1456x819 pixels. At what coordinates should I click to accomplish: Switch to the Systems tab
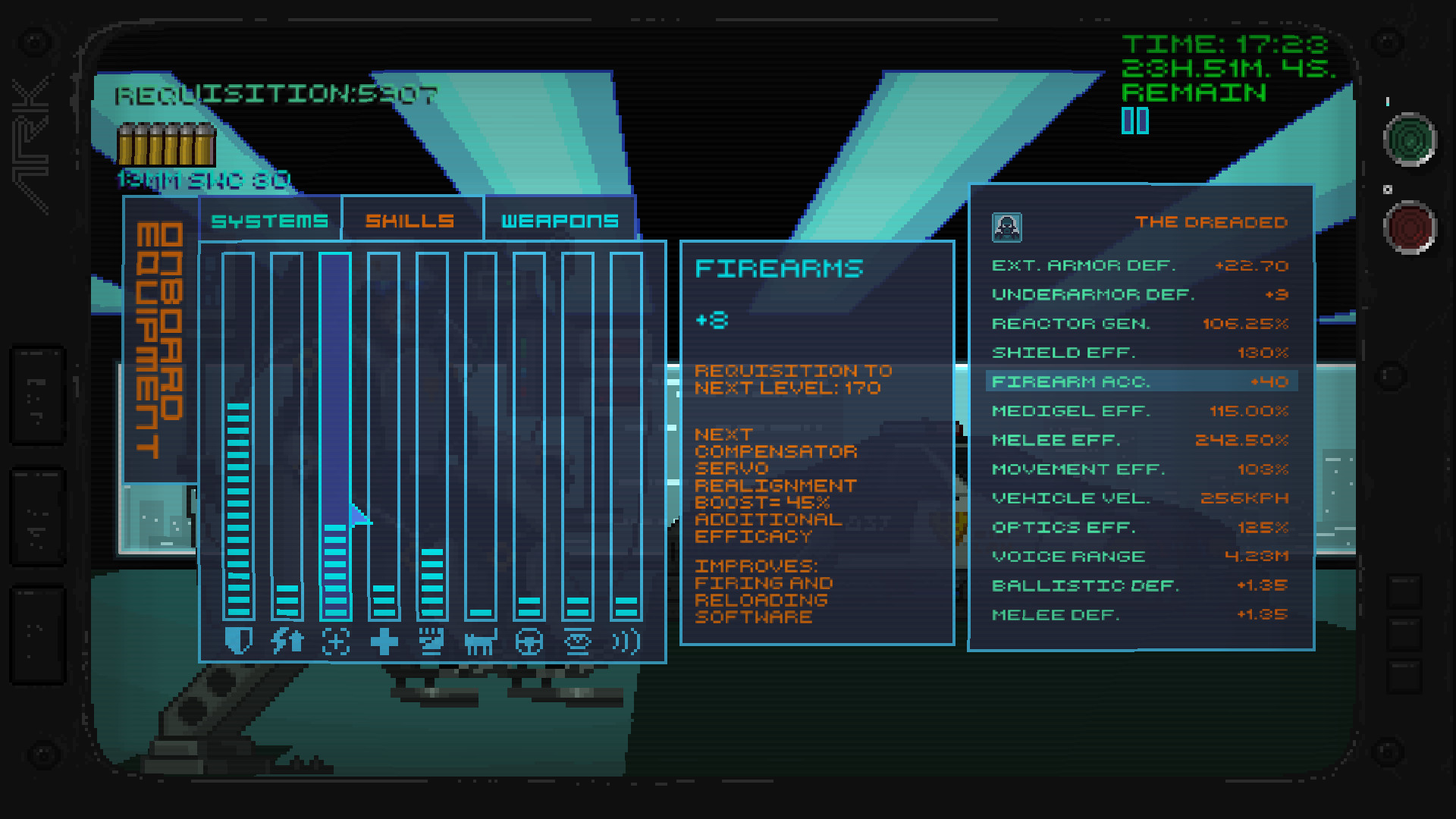(270, 220)
